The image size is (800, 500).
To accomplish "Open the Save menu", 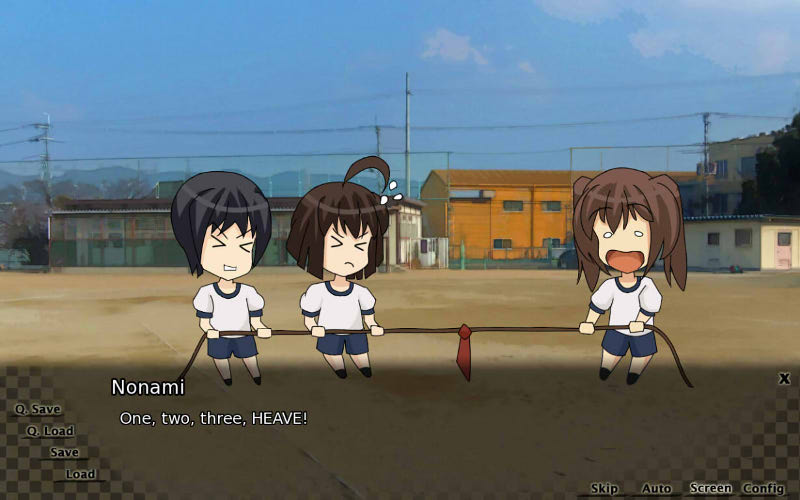I will point(64,452).
